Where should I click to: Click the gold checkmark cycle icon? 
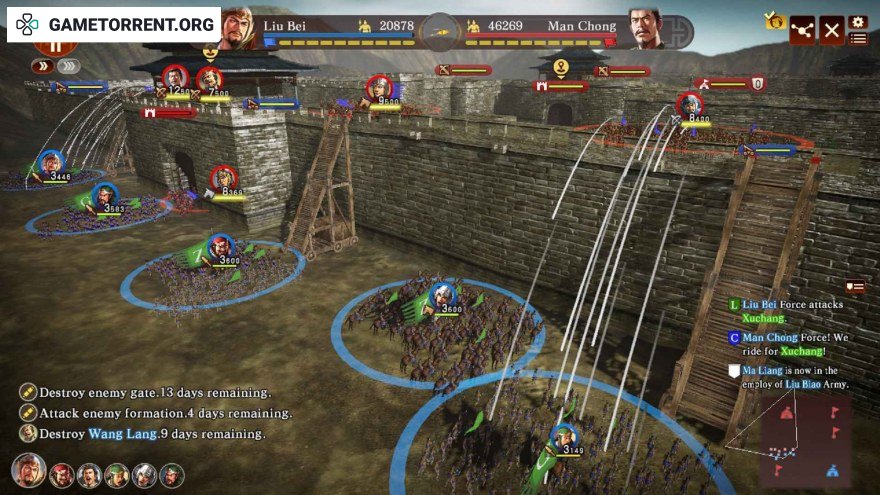click(x=773, y=20)
